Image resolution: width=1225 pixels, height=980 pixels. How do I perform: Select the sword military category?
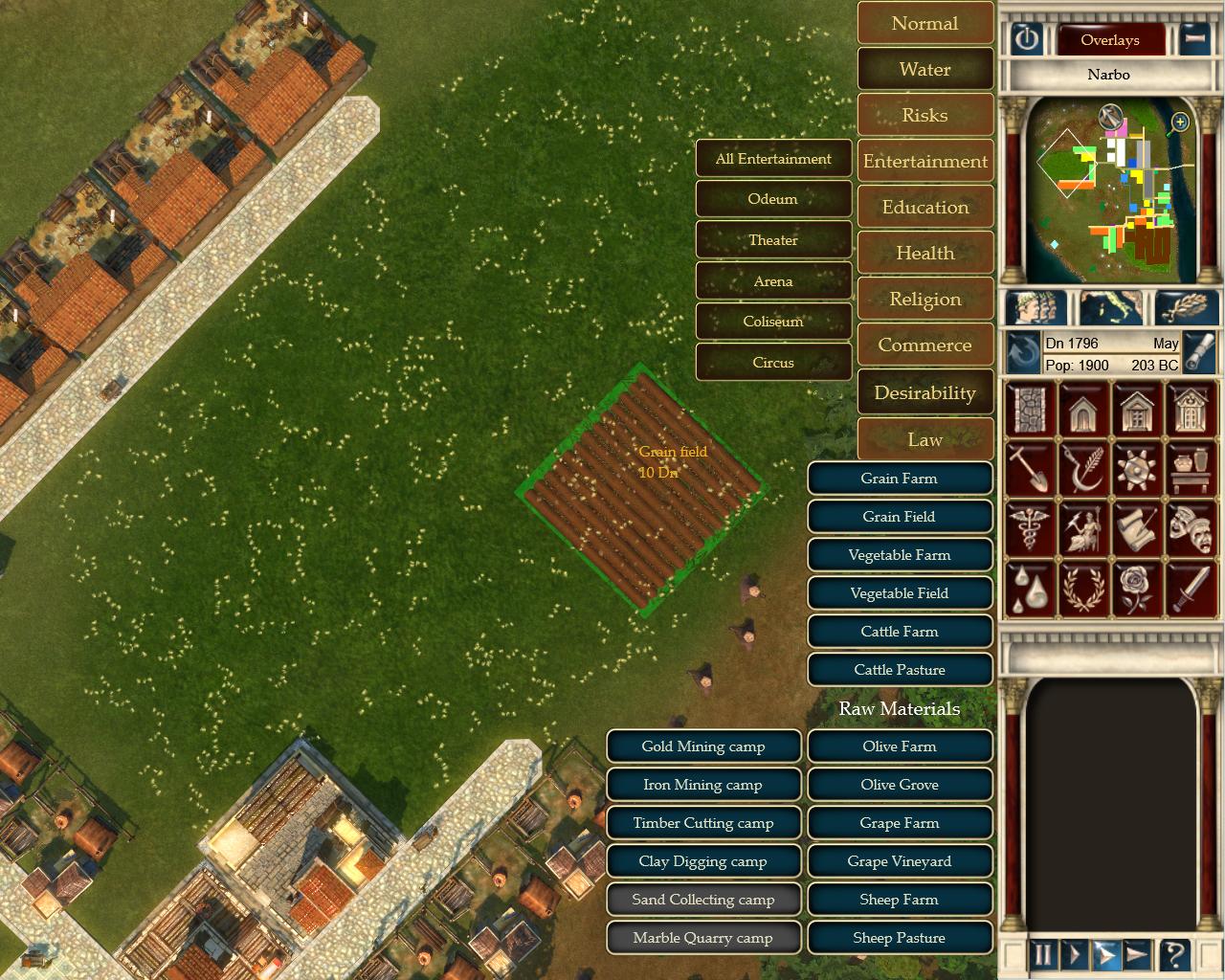(1191, 588)
